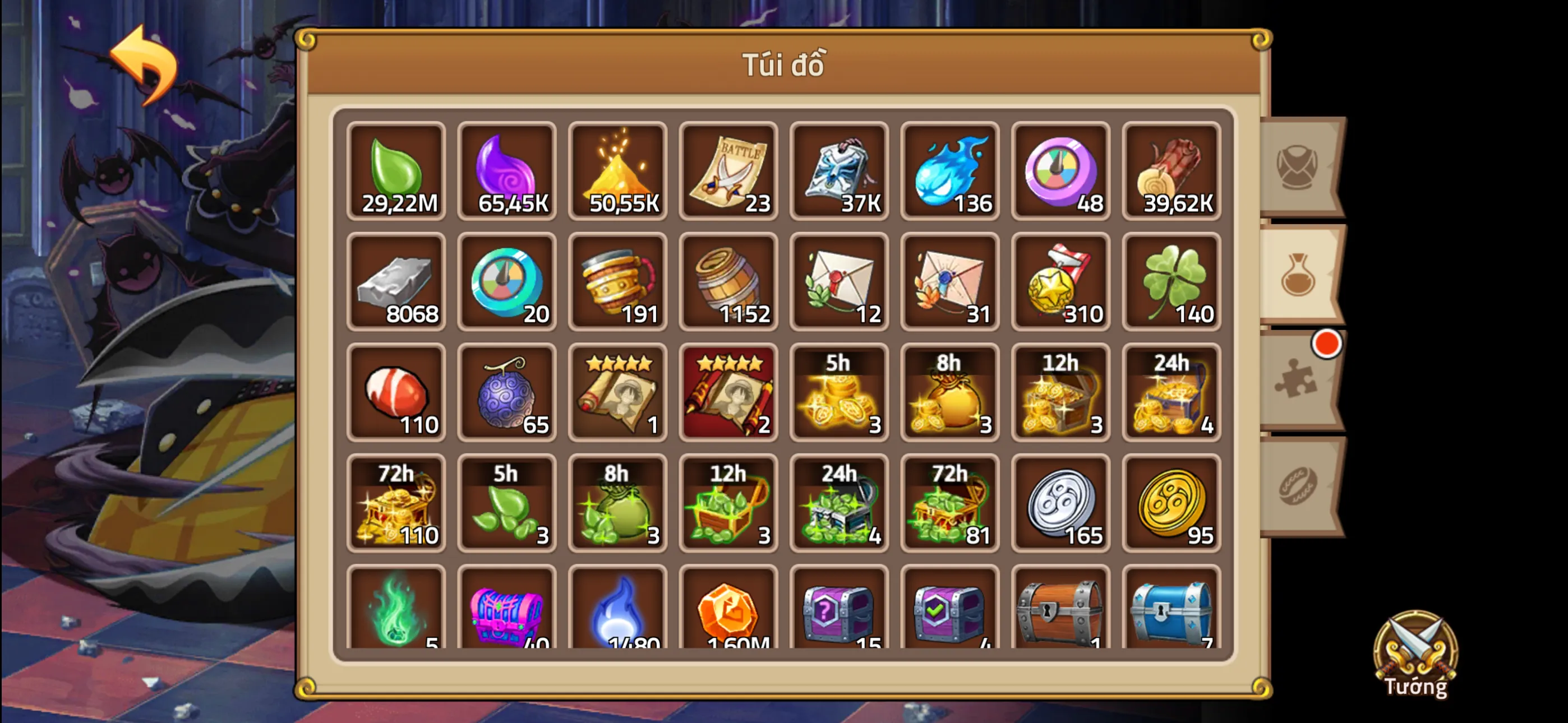The height and width of the screenshot is (723, 1568).
Task: Select the silver ingot stack showing 8068
Action: pos(396,283)
